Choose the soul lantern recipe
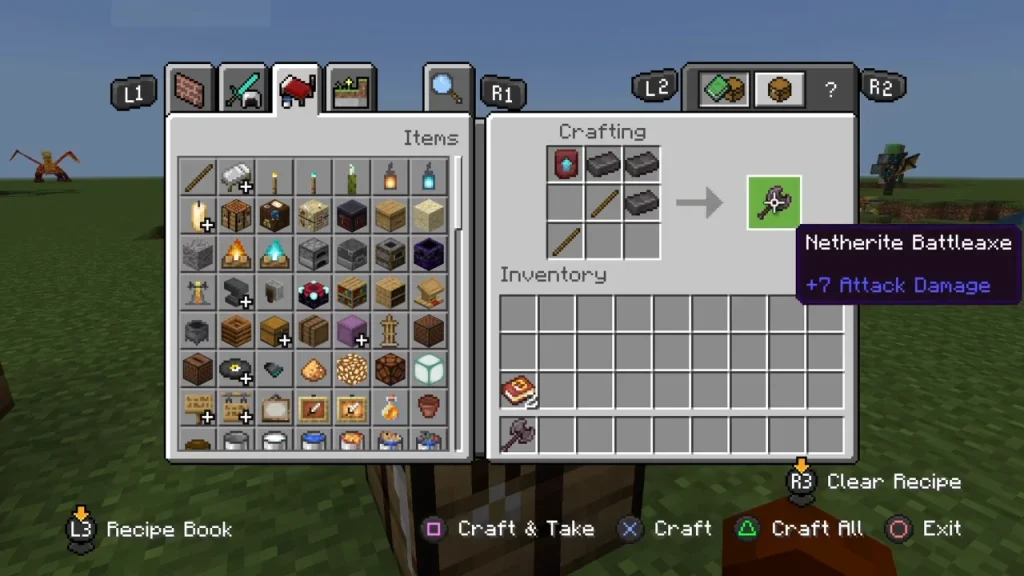Screen dimensions: 1024x576 click(428, 178)
